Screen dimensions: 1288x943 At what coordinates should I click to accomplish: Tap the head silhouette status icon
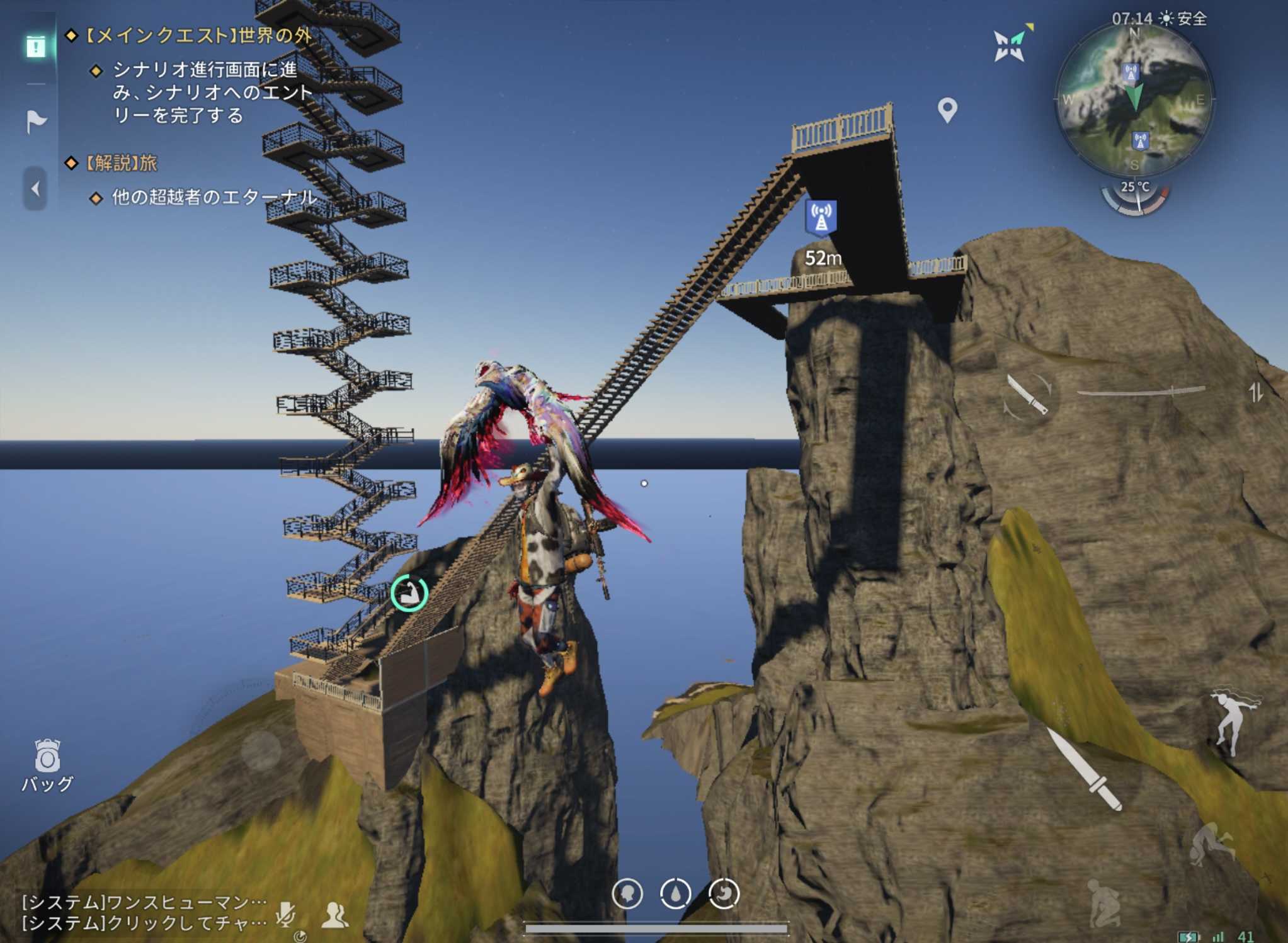pyautogui.click(x=627, y=893)
